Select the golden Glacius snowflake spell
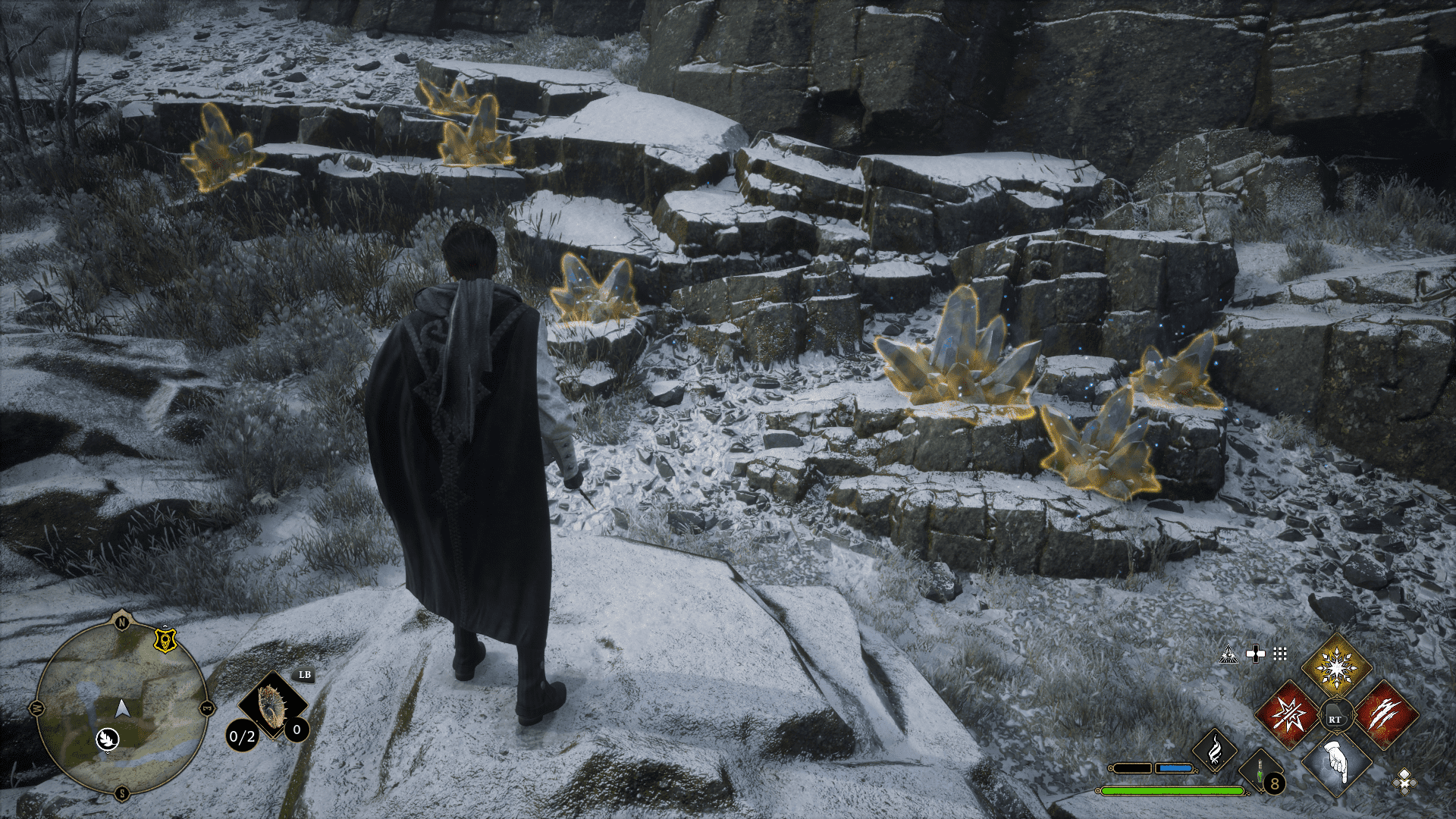This screenshot has height=819, width=1456. coord(1336,667)
